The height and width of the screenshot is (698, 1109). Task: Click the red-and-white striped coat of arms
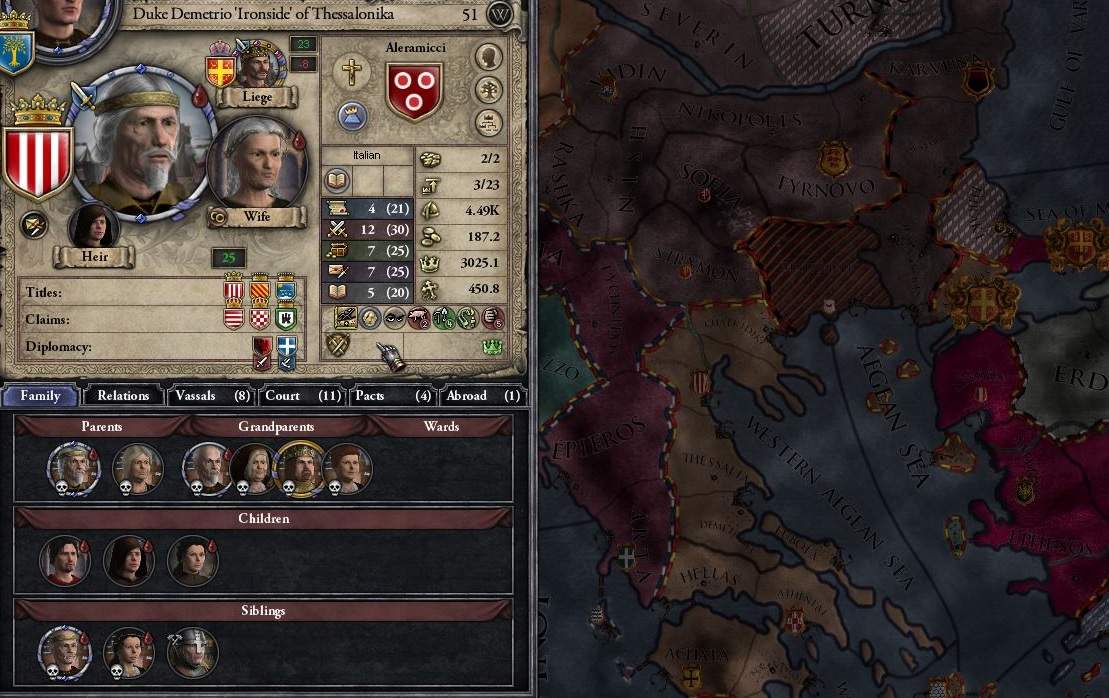[x=38, y=162]
